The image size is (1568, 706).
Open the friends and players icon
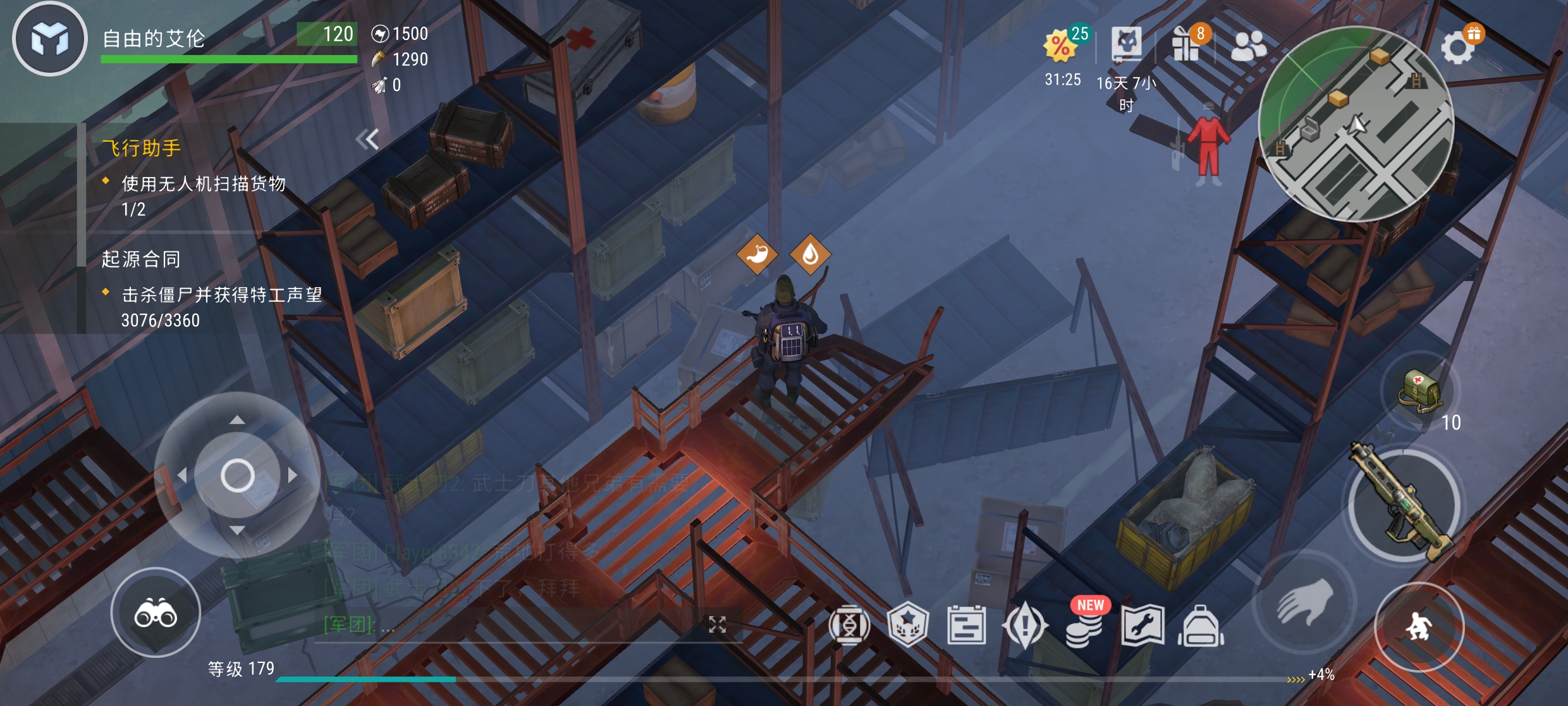tap(1248, 46)
